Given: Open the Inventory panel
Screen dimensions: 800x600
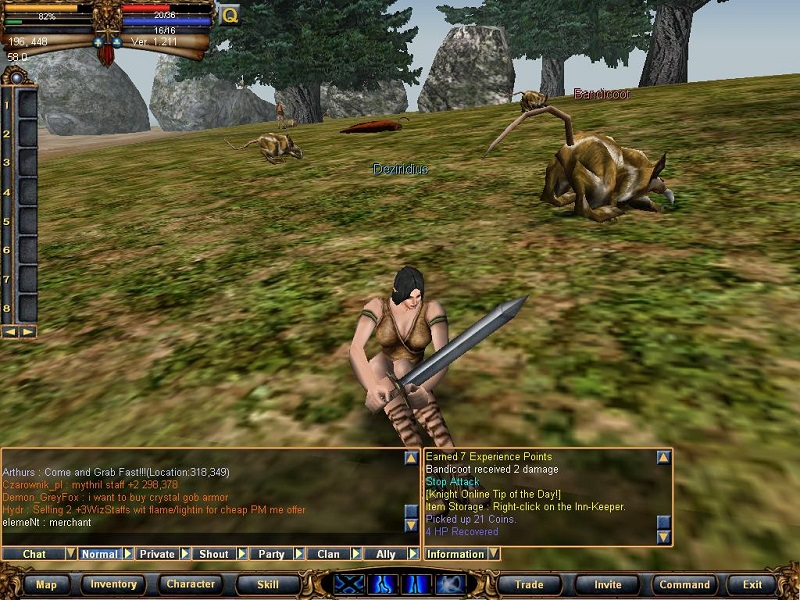Looking at the screenshot, I should (x=114, y=584).
